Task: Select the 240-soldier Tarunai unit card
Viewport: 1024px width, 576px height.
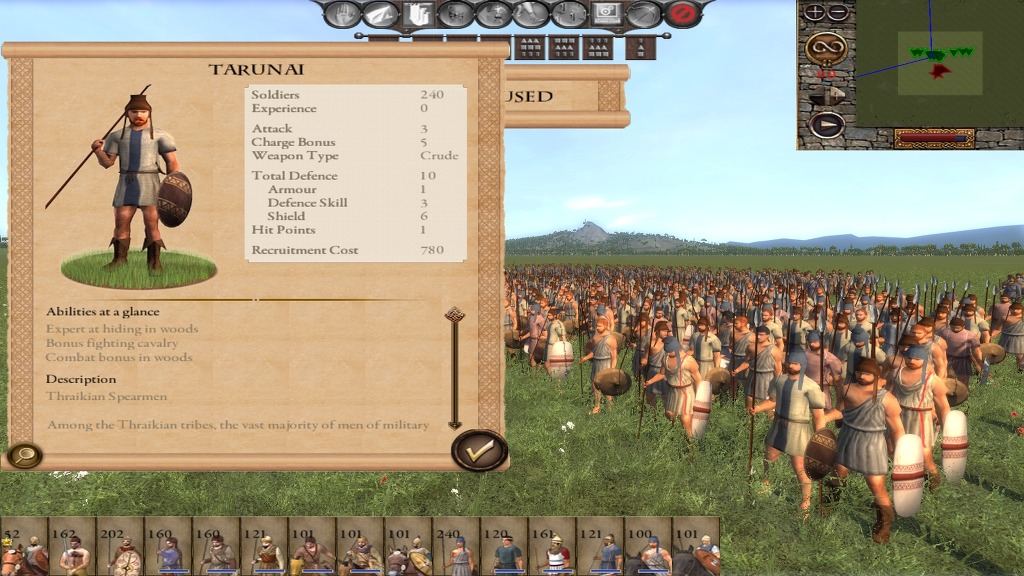Action: click(456, 546)
